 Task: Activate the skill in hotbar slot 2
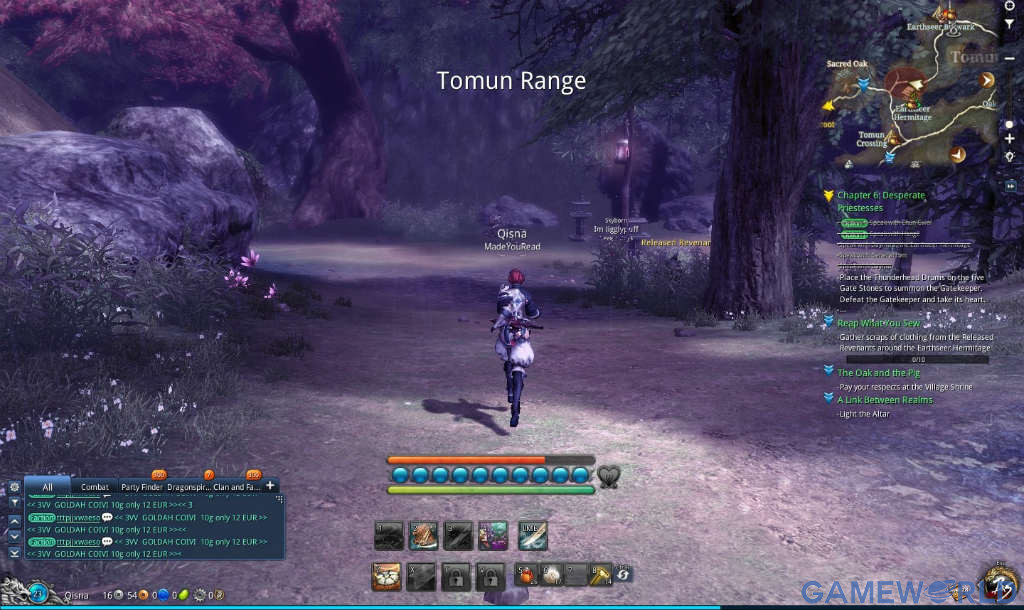pyautogui.click(x=424, y=536)
